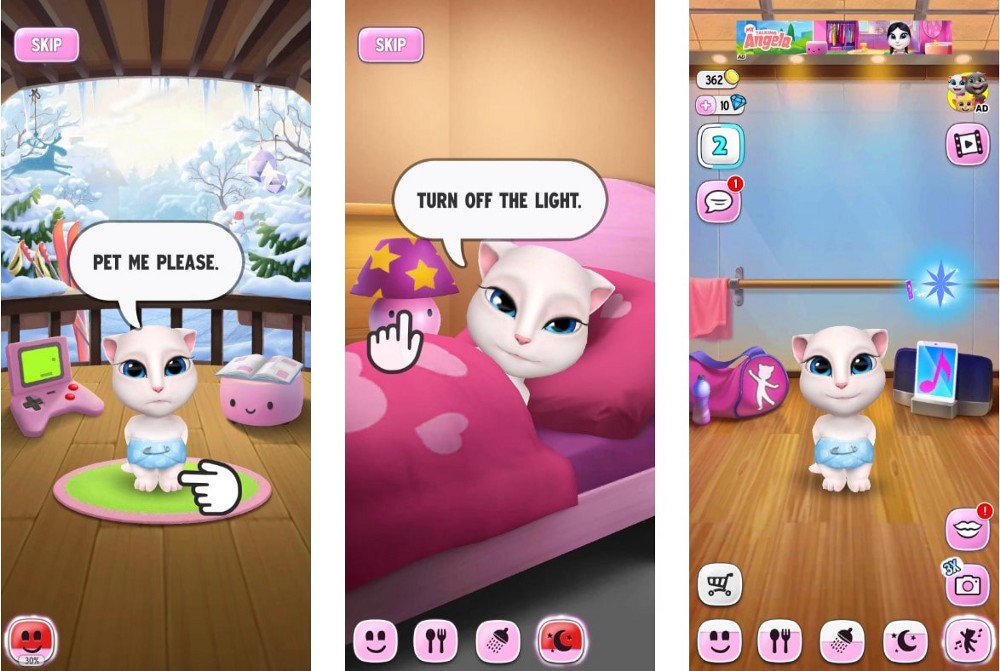Skip the "Turn off the light" tutorial prompt
1000x671 pixels.
pos(390,45)
